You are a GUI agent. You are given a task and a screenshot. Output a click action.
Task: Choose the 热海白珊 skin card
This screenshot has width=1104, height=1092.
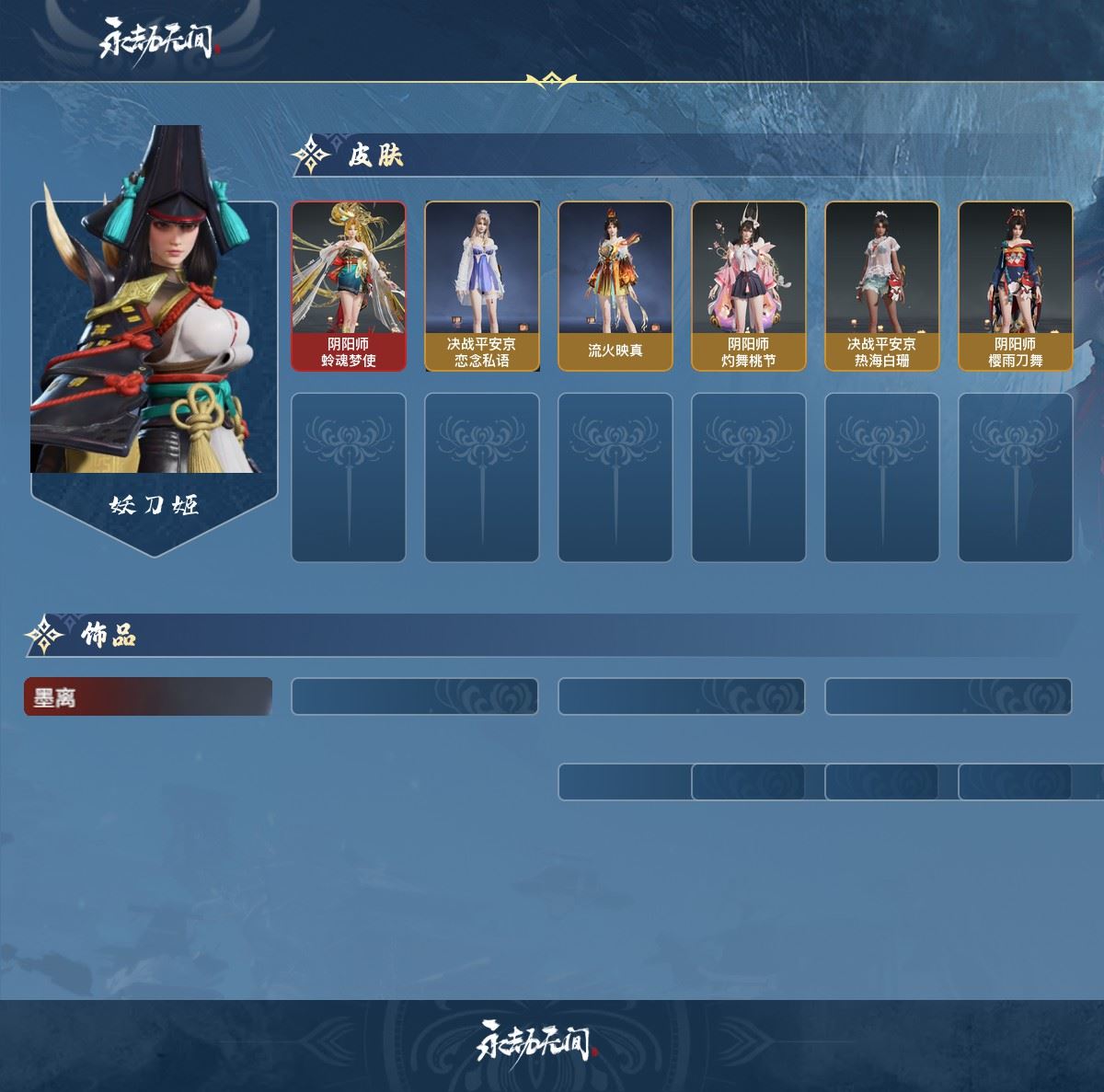(882, 286)
